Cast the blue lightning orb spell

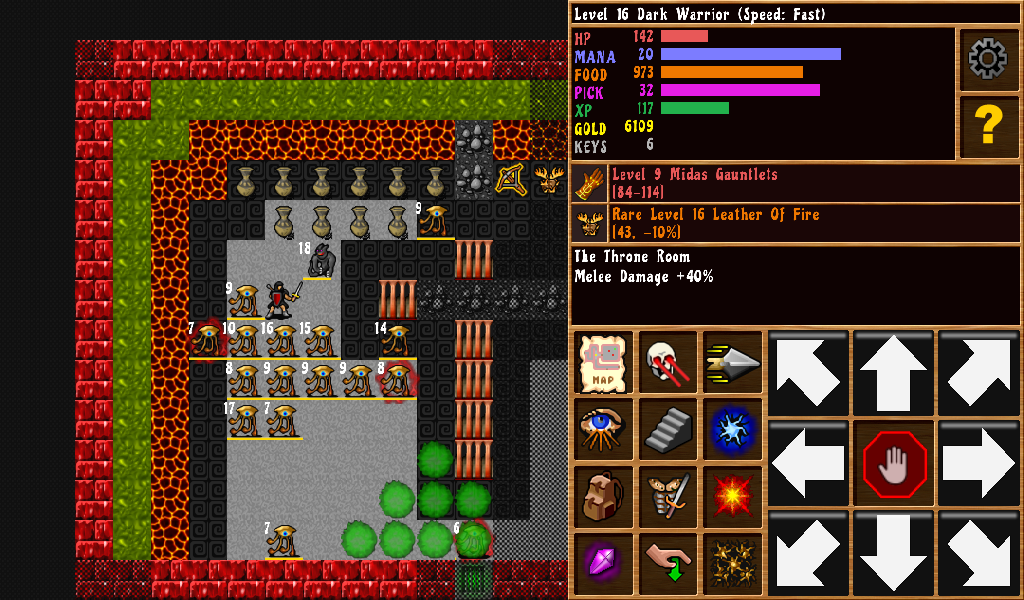(x=732, y=429)
